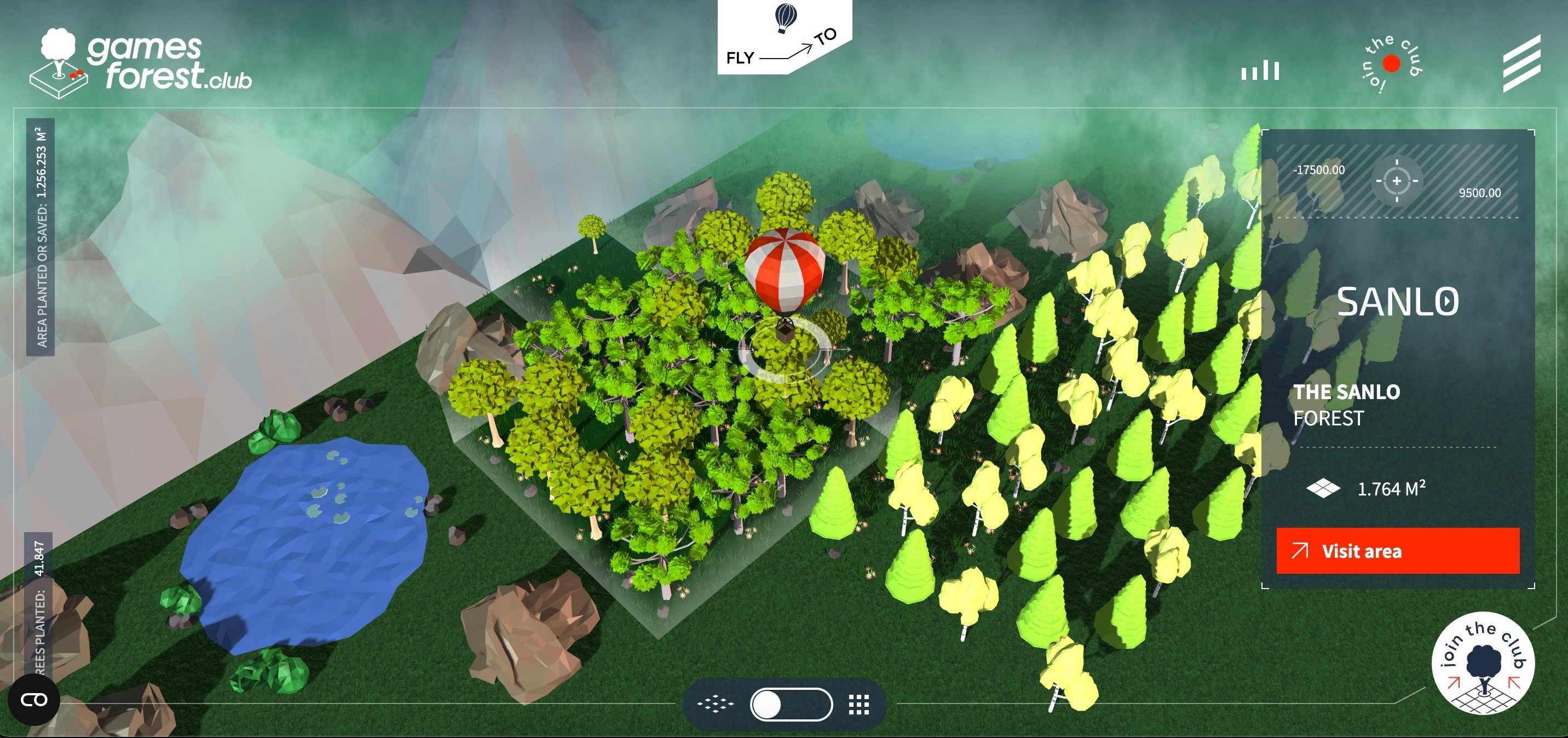This screenshot has height=738, width=1568.
Task: Open the round black CO badge
Action: [x=34, y=700]
